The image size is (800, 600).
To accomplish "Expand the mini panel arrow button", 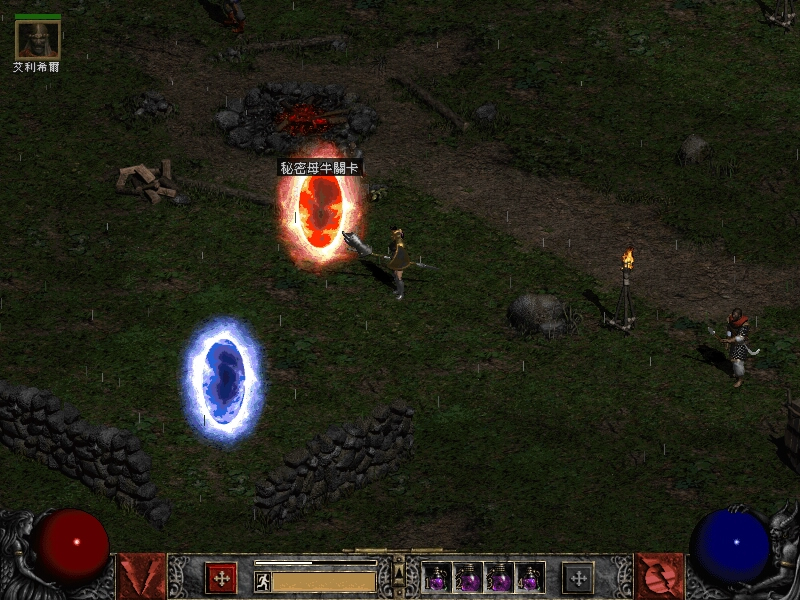I will (x=399, y=573).
